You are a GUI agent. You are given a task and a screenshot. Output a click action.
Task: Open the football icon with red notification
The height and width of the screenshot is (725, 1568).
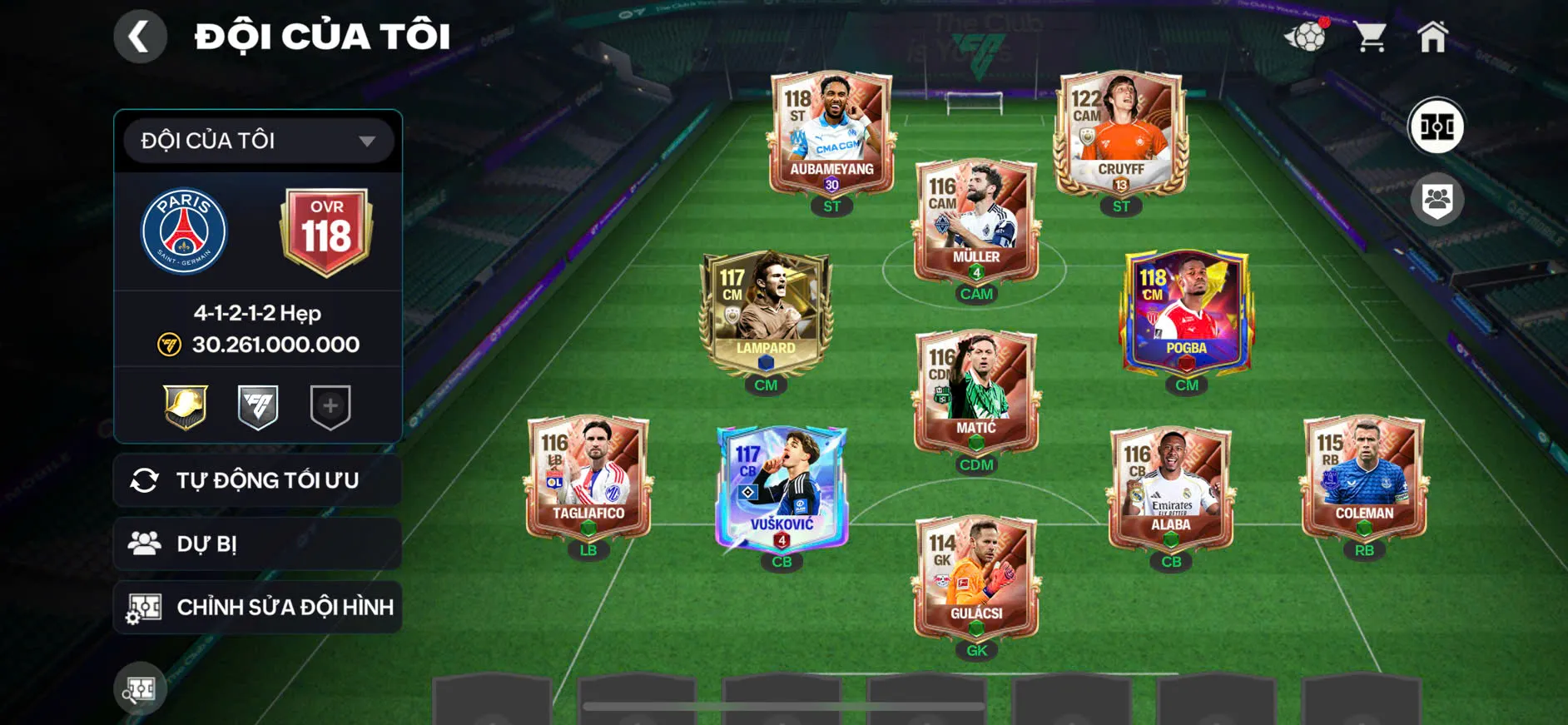click(1306, 37)
